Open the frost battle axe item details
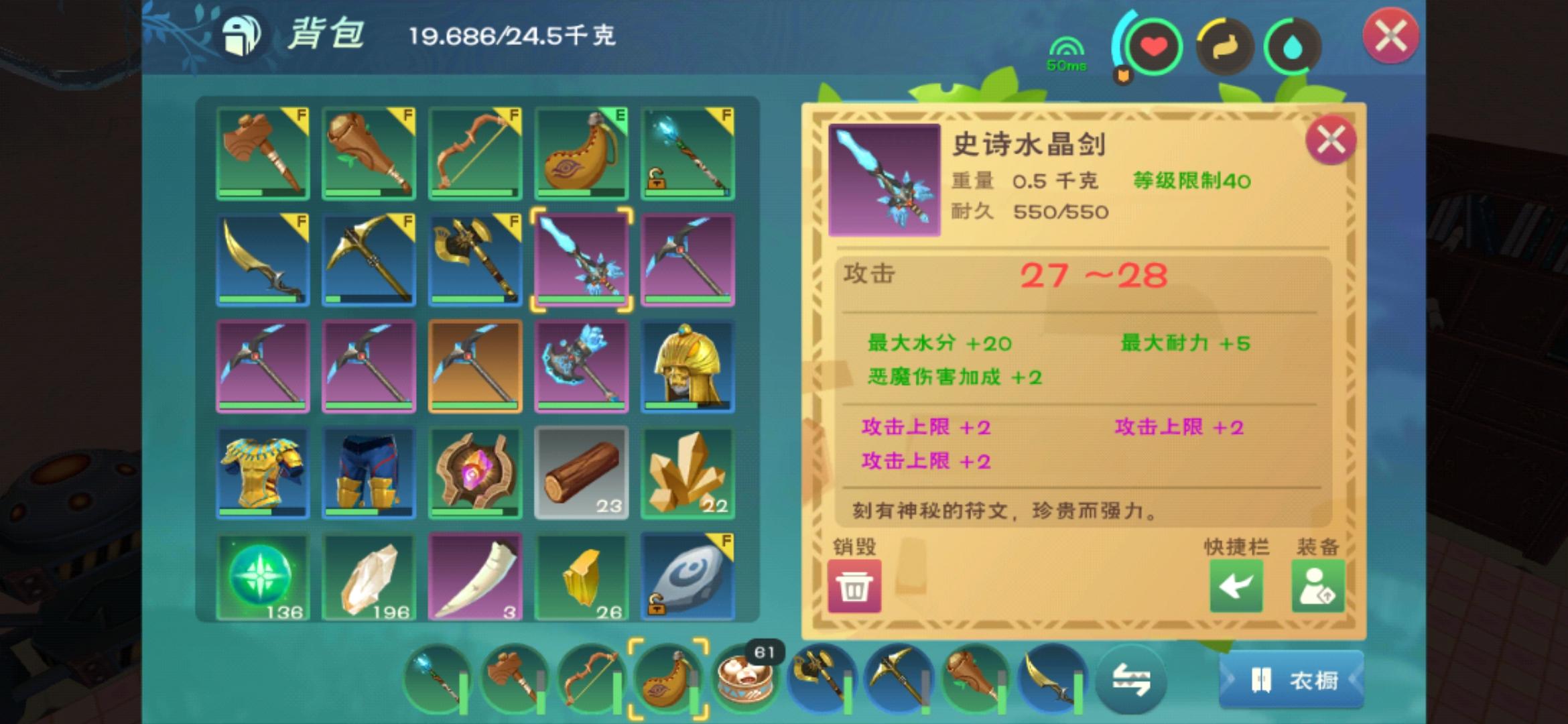This screenshot has height=724, width=1568. 582,366
